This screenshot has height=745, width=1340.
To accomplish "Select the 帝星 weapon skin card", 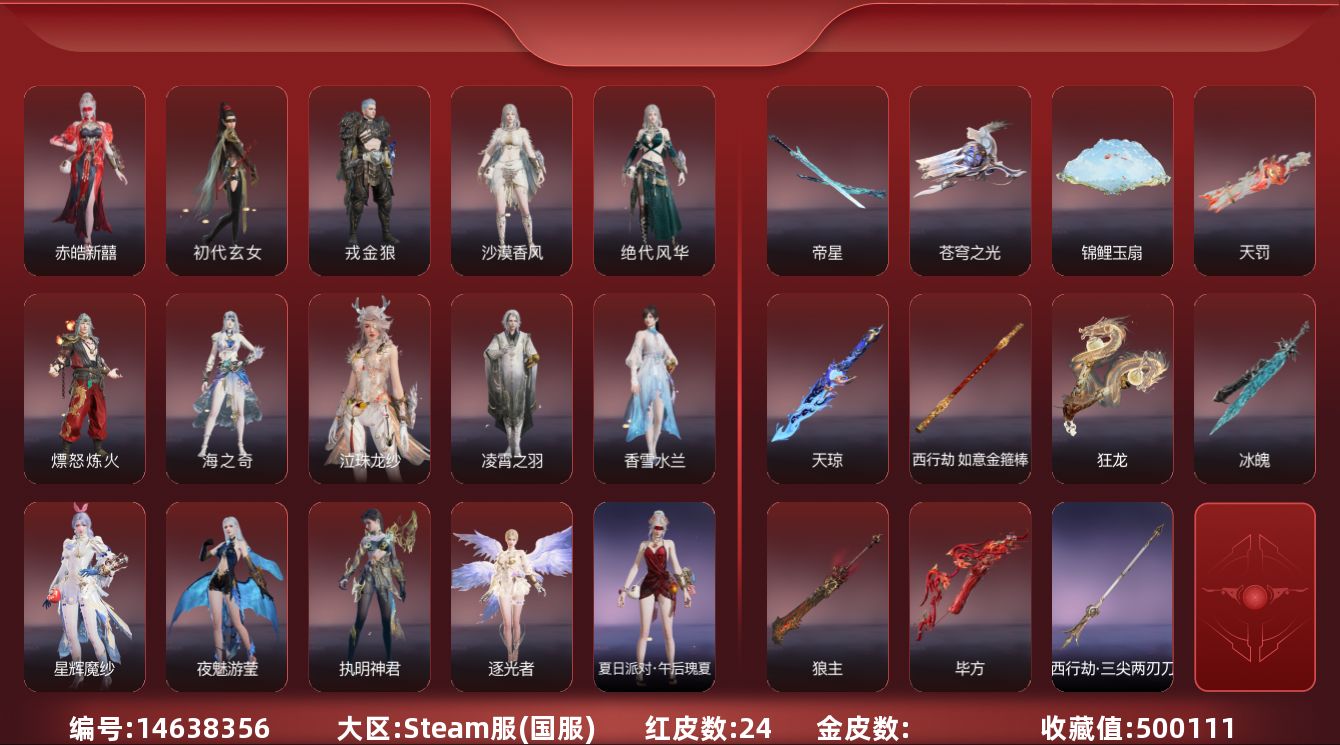I will (x=828, y=181).
